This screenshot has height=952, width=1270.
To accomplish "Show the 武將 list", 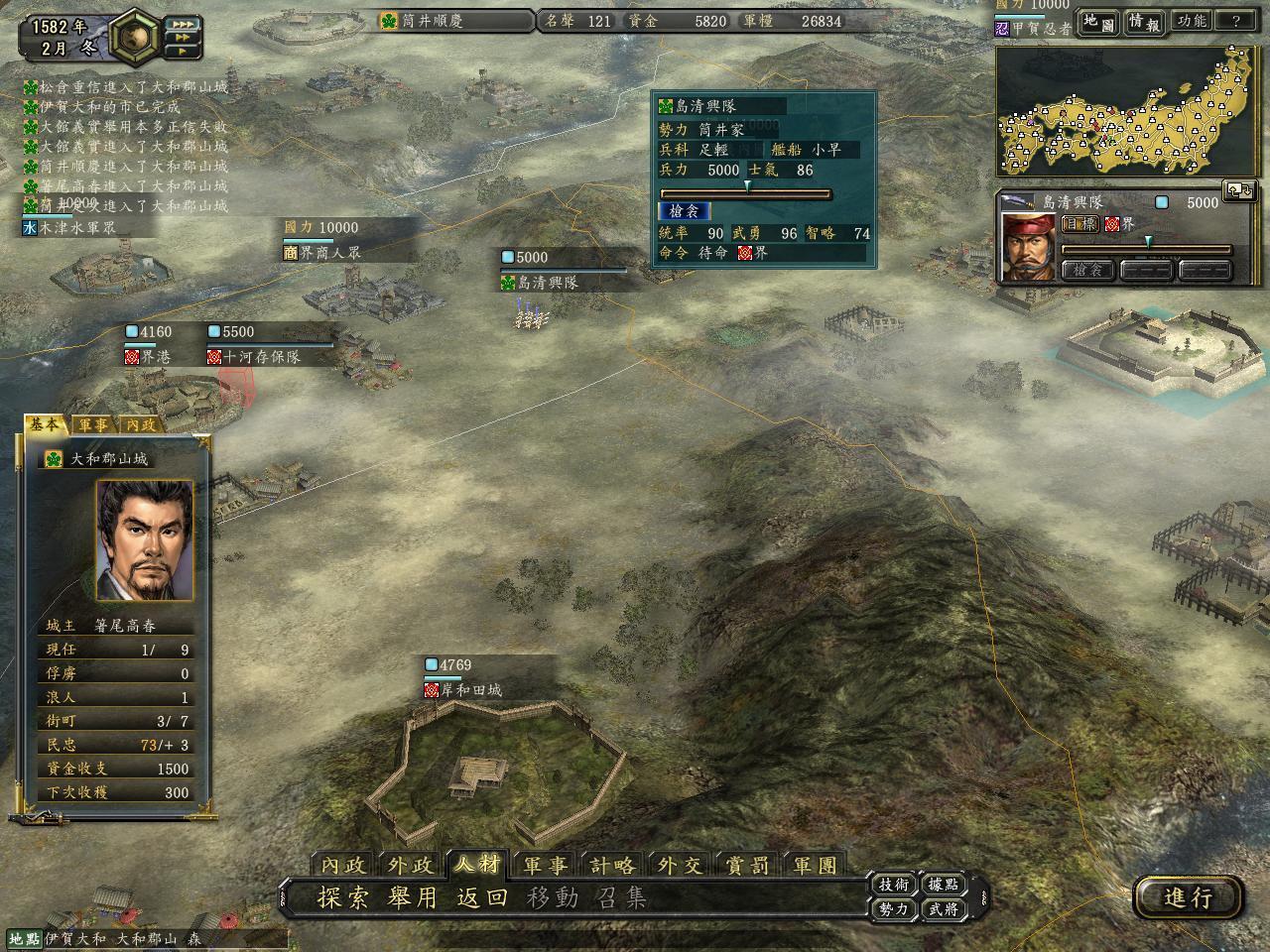I will (943, 908).
